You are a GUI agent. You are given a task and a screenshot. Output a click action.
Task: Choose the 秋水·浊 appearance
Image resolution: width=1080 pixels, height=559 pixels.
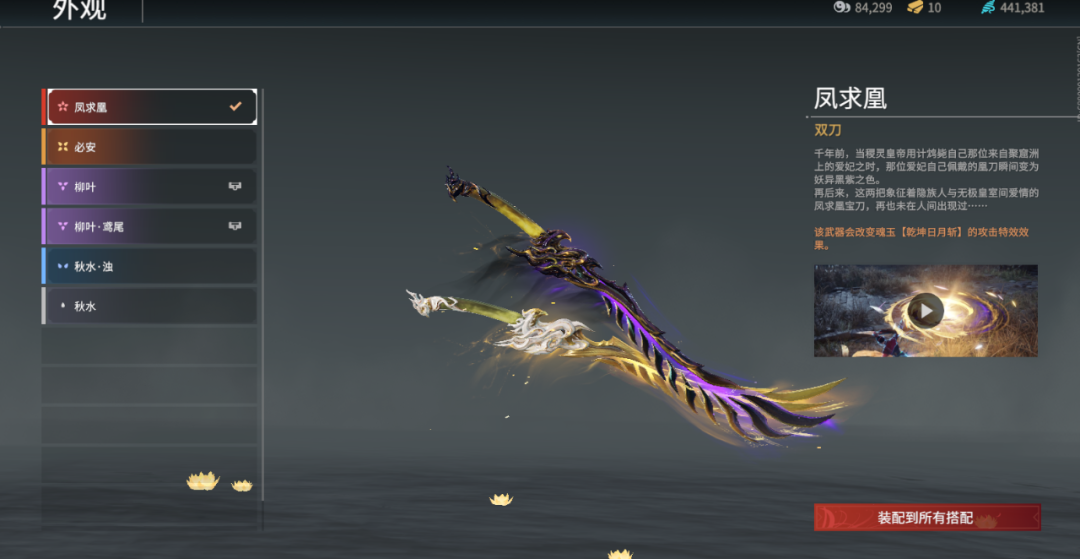tap(150, 267)
